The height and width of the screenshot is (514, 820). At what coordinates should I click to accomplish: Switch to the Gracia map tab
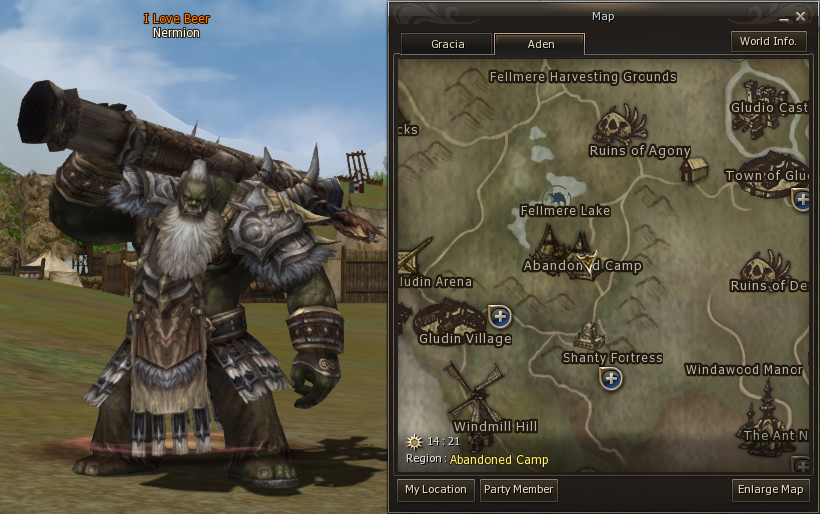point(447,44)
